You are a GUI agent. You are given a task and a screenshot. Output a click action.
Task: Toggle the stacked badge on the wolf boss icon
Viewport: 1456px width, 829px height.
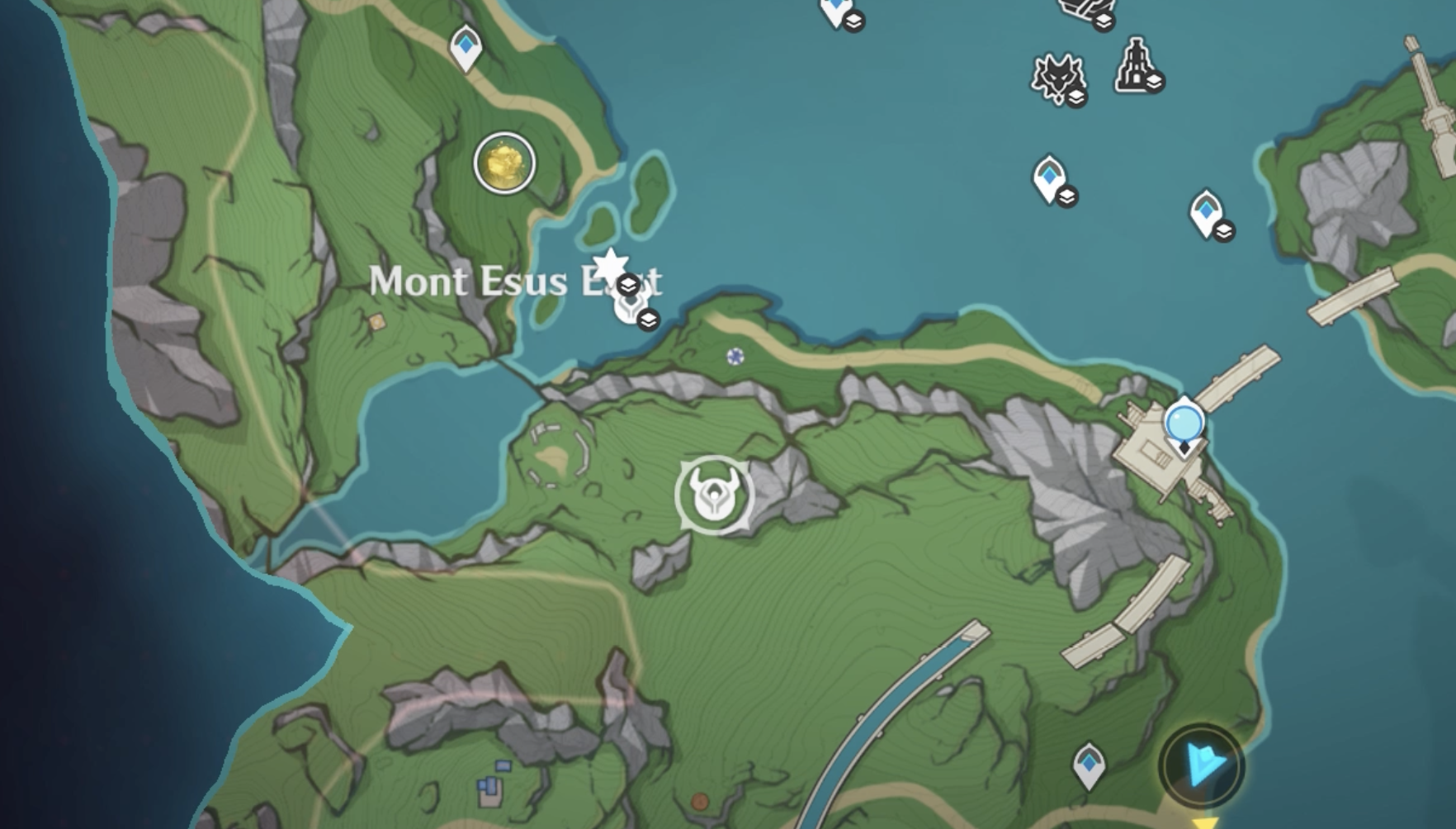point(1077,96)
